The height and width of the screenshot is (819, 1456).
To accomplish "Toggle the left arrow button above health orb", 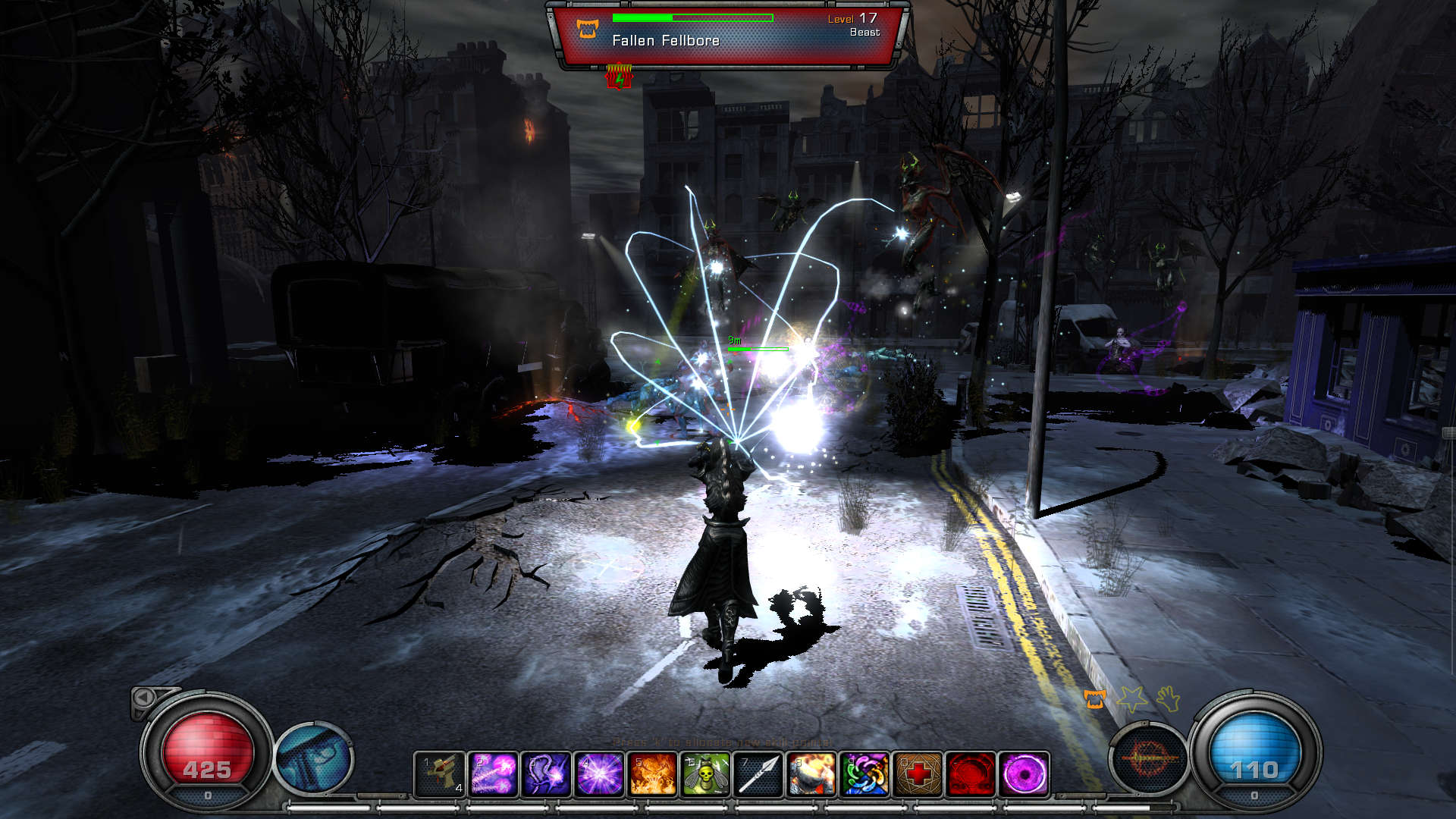I will coord(144,698).
